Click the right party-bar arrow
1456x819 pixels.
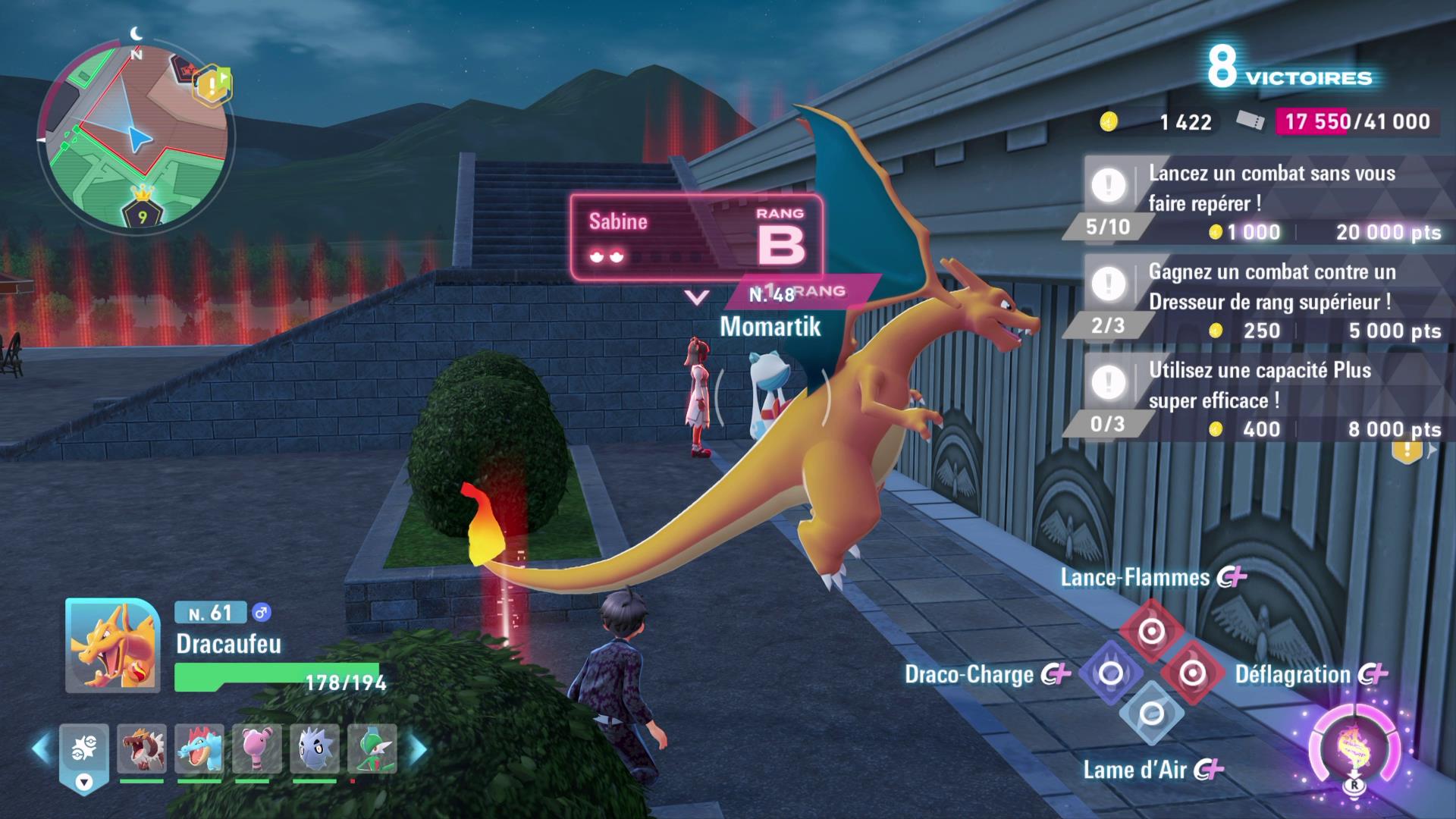(419, 749)
